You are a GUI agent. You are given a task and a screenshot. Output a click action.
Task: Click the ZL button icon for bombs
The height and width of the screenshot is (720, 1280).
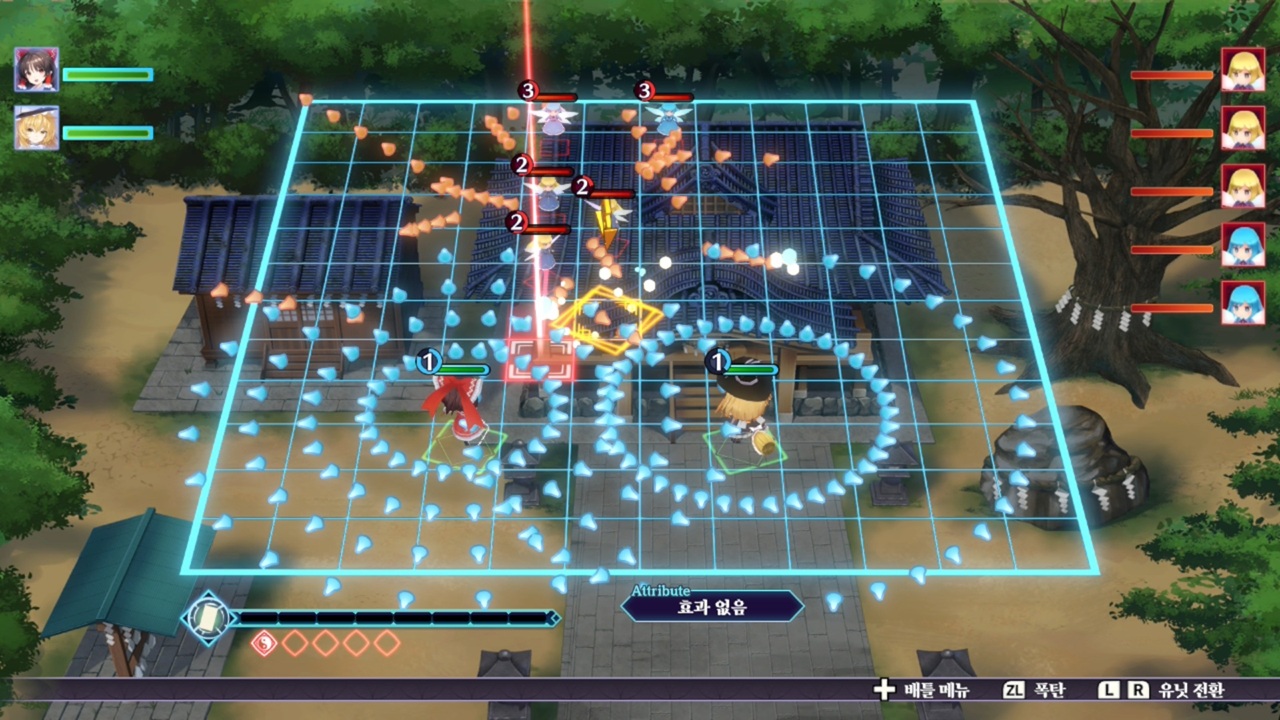(x=1013, y=690)
